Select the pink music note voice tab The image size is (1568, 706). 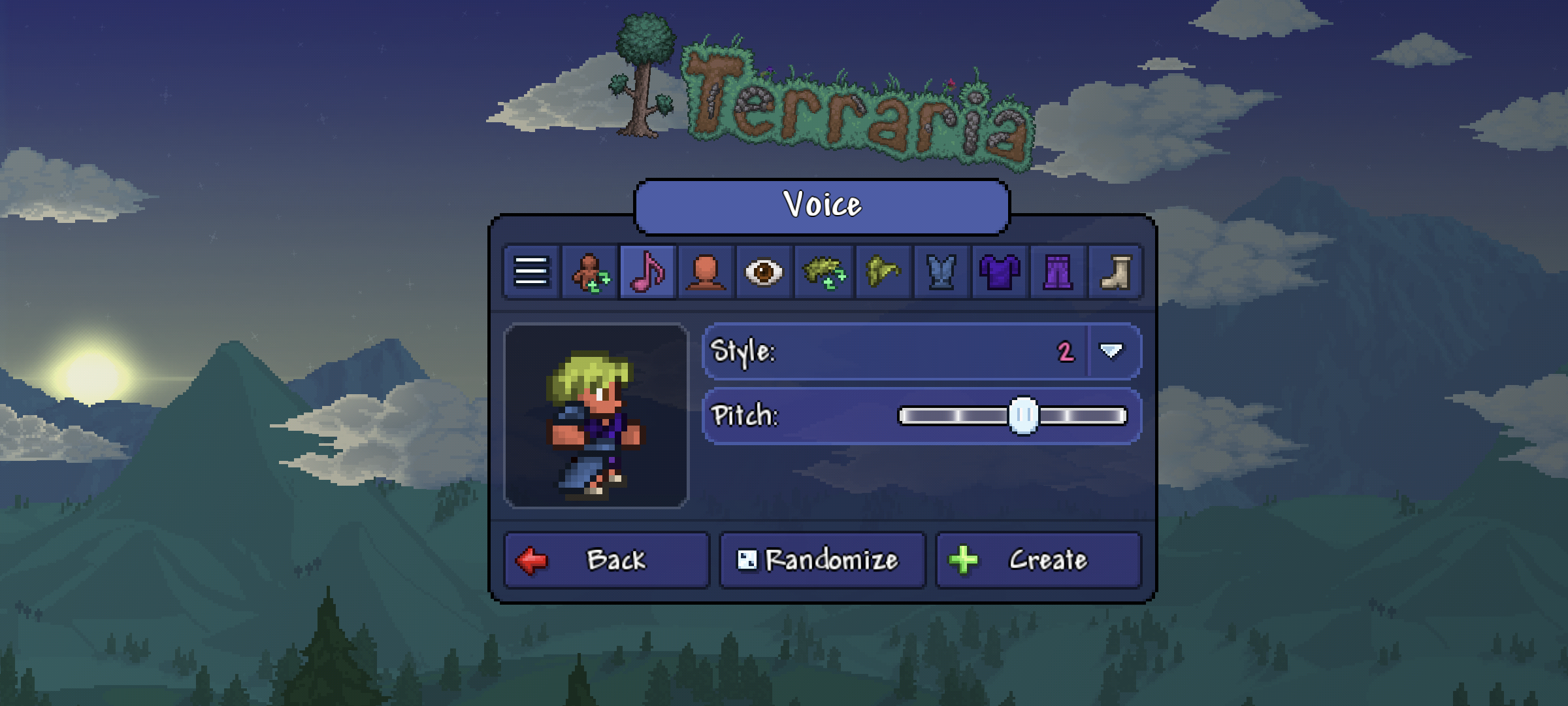click(647, 272)
